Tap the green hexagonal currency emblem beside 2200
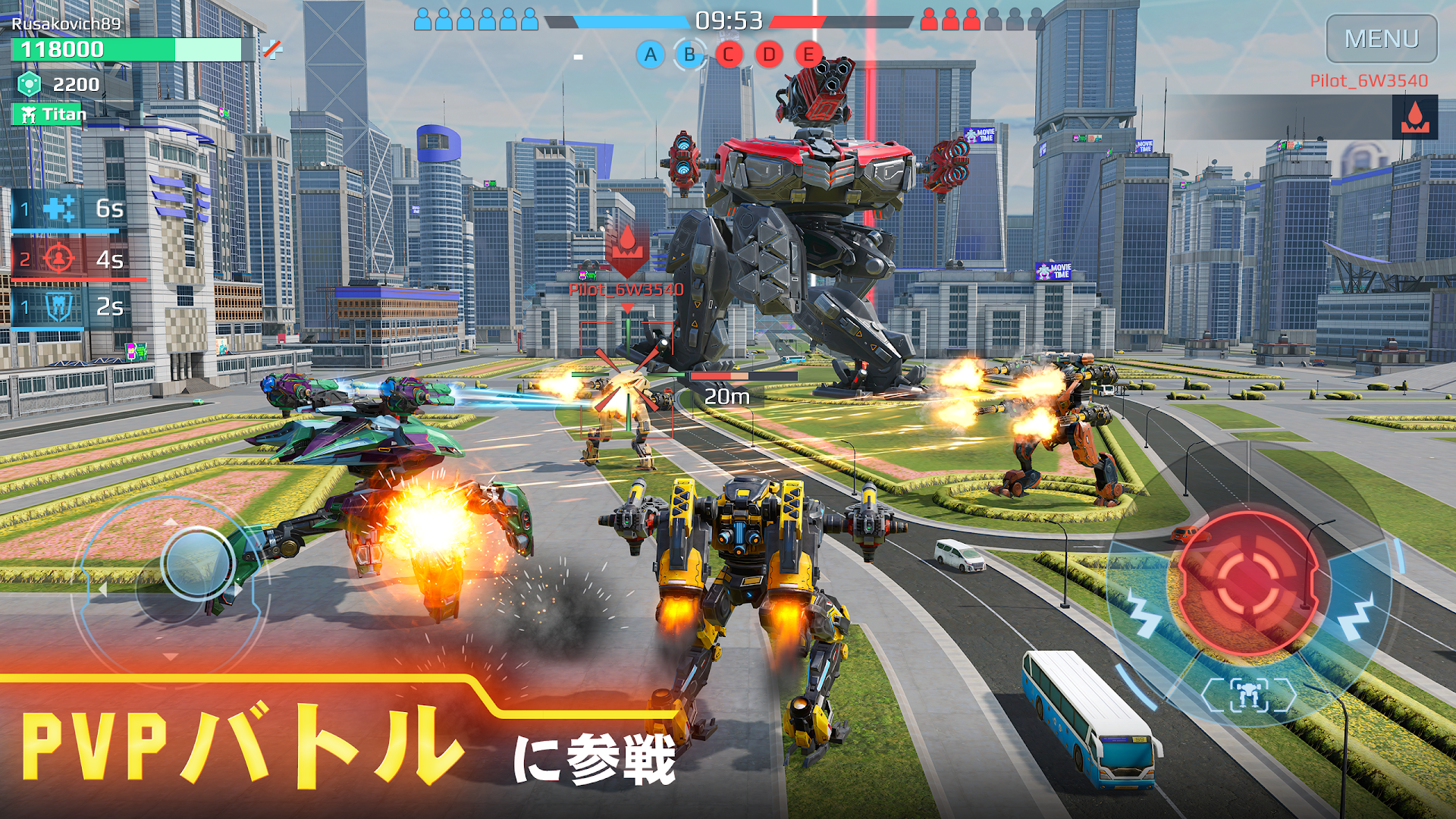The image size is (1456, 819). point(28,83)
